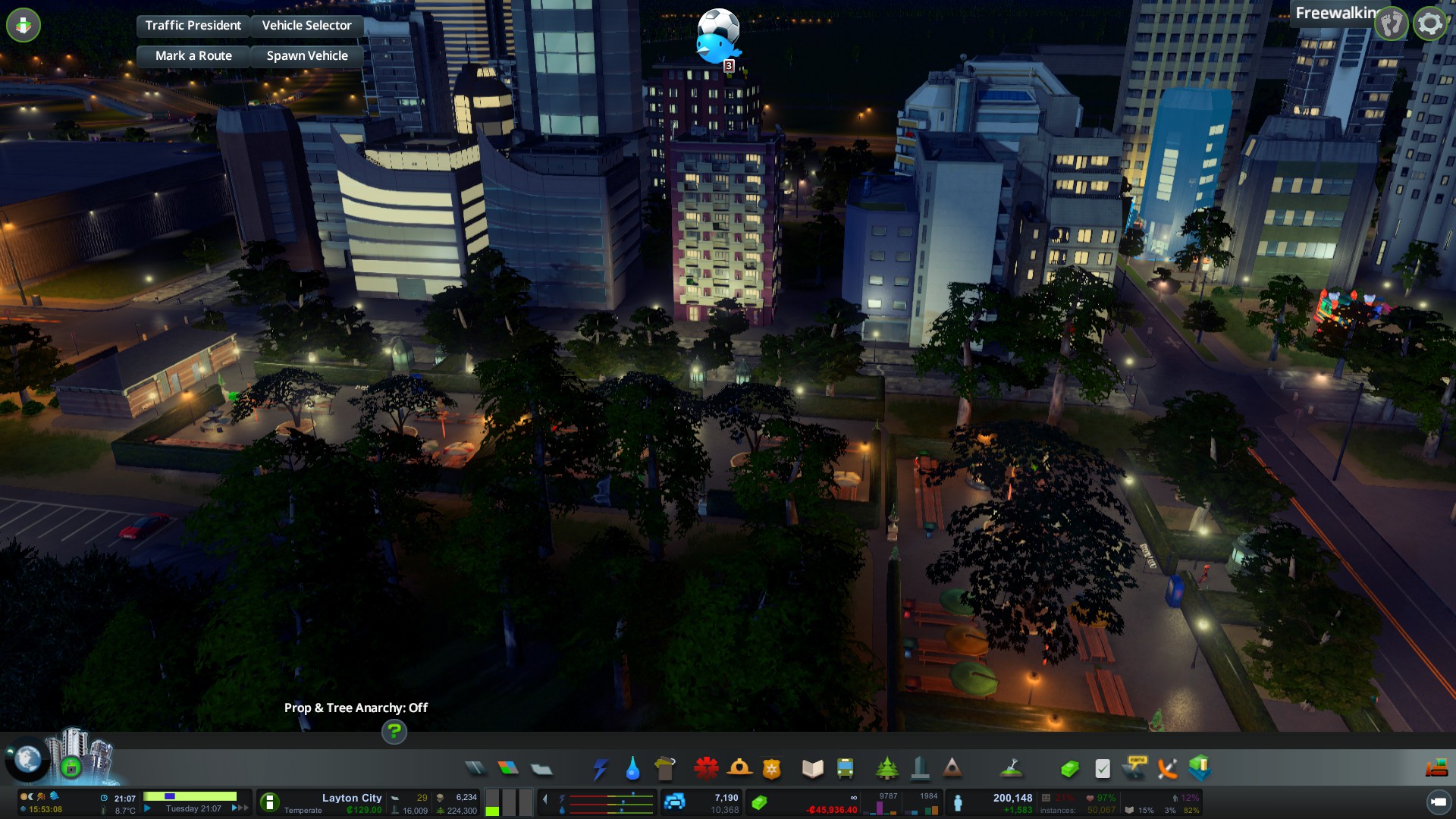Open water and sewage menu

pyautogui.click(x=632, y=769)
